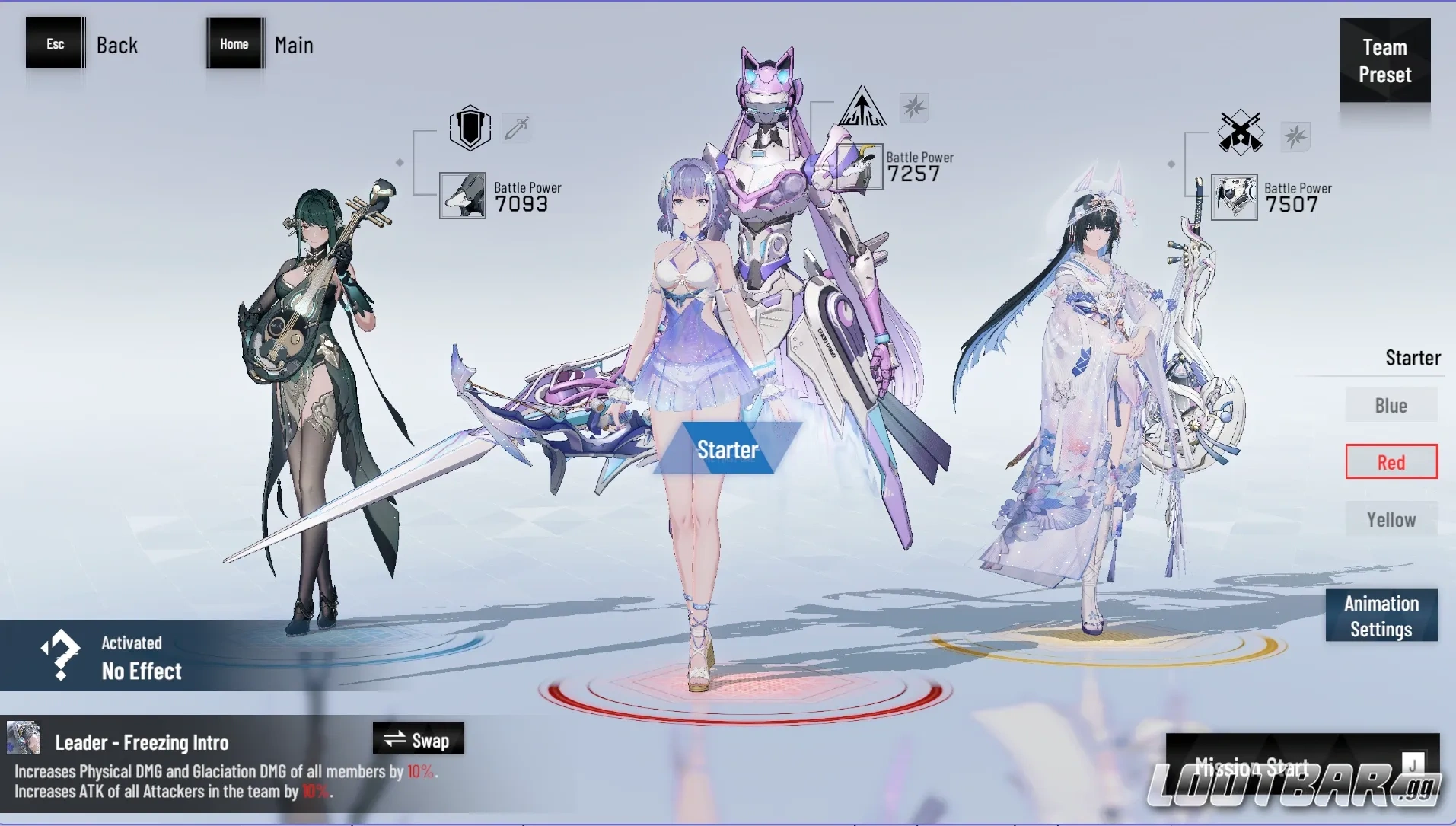
Task: Keep the Red team preset active
Action: (x=1391, y=461)
